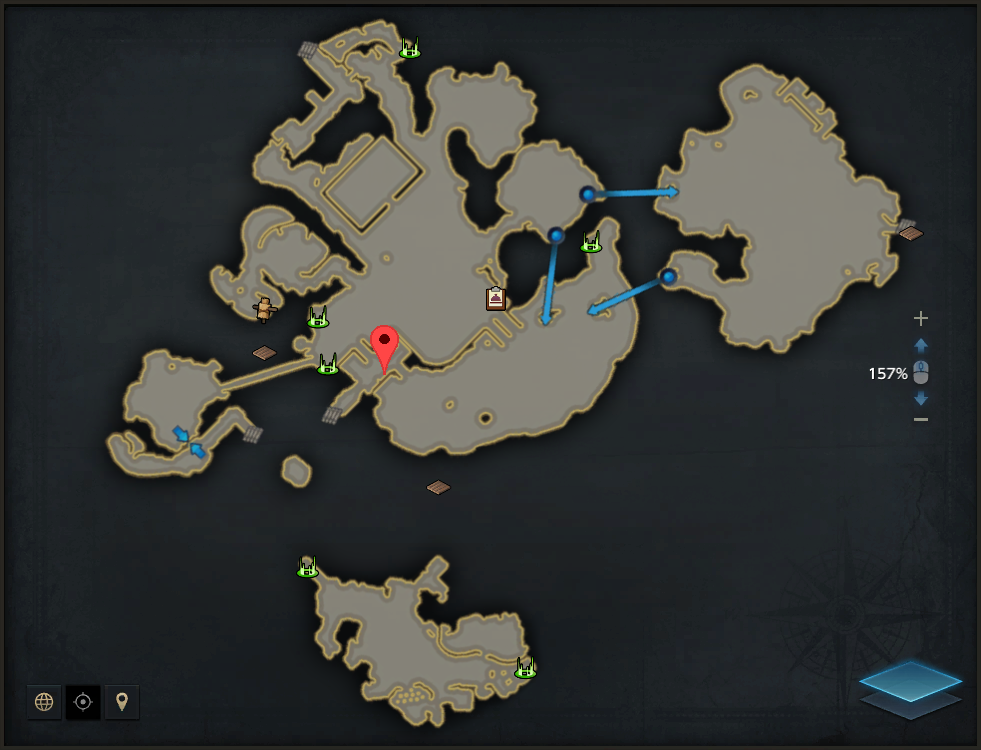Toggle the map pin button
Screen dimensions: 981x750
122,702
